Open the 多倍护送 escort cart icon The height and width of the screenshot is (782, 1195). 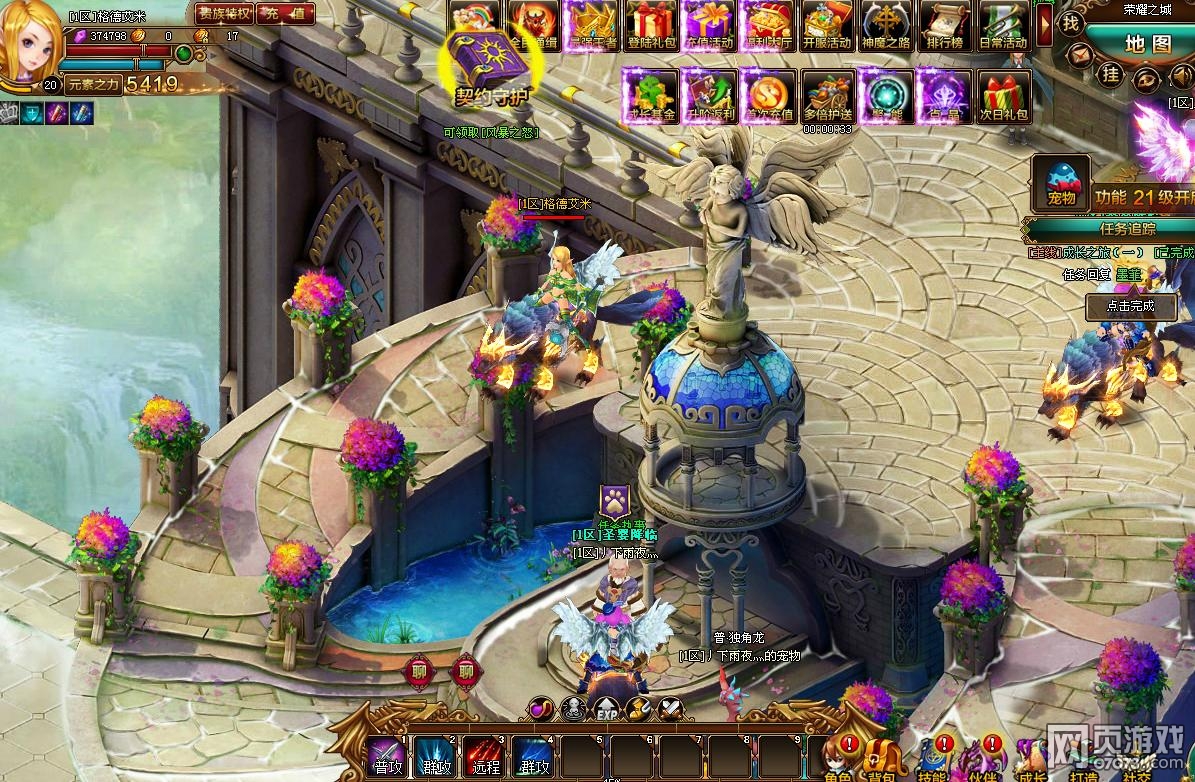(828, 96)
